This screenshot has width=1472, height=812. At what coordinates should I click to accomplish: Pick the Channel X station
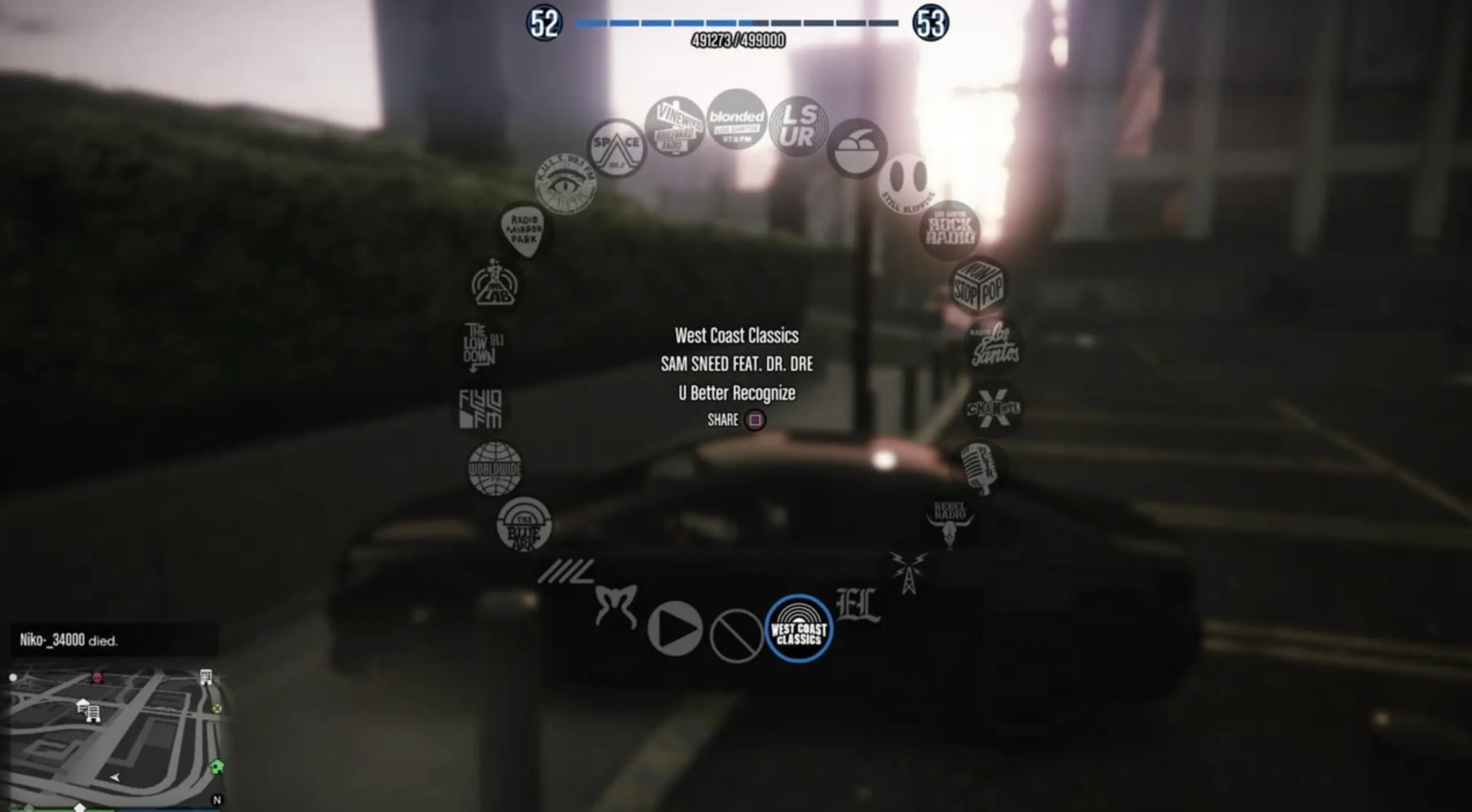pos(993,408)
